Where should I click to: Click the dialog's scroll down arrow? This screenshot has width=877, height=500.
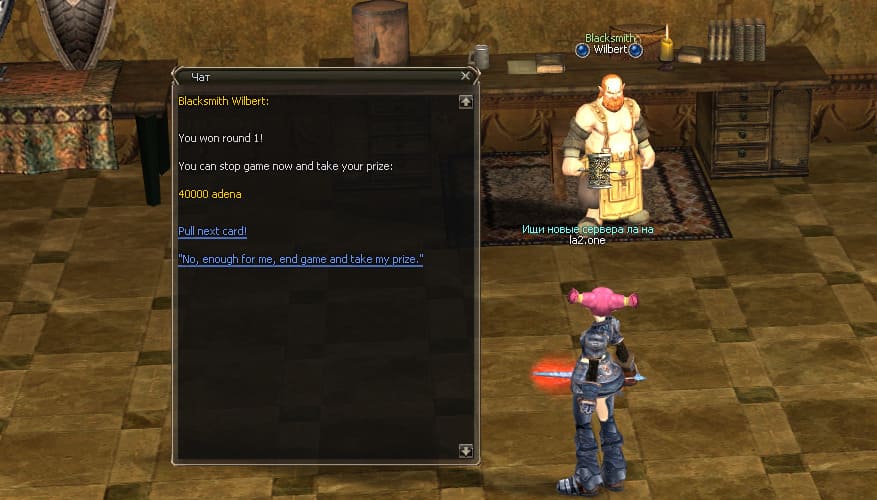coord(465,451)
